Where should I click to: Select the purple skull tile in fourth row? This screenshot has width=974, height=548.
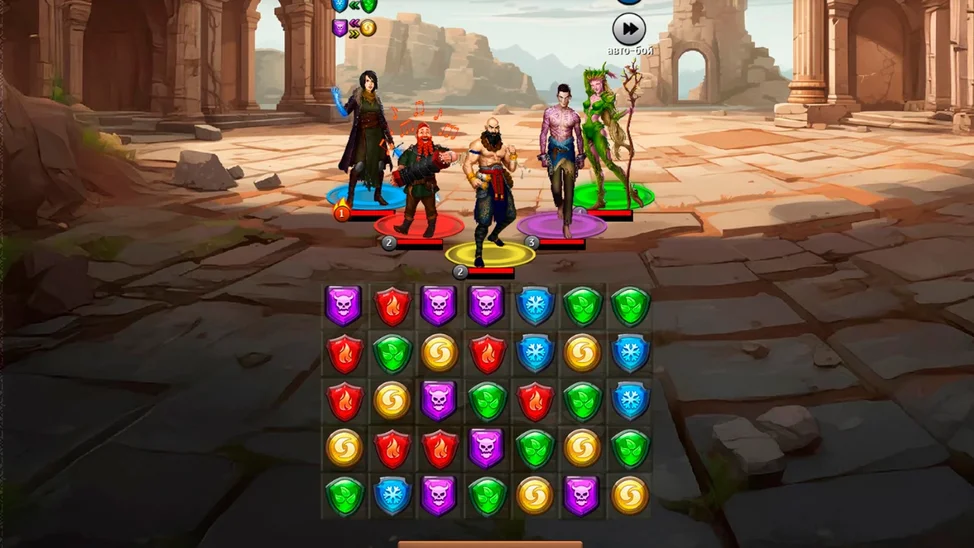pos(487,448)
